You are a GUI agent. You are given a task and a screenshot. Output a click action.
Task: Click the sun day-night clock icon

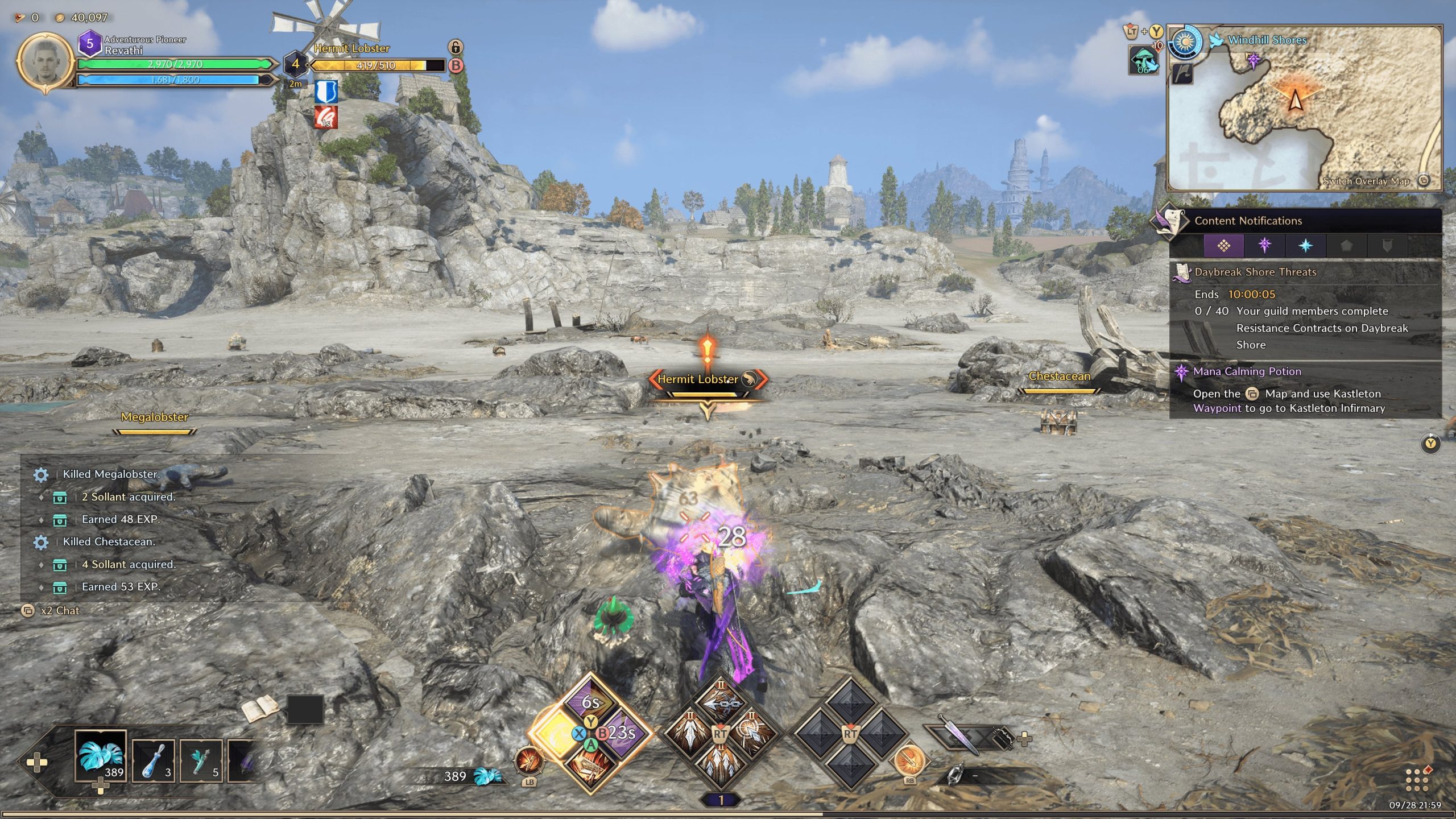[1185, 42]
